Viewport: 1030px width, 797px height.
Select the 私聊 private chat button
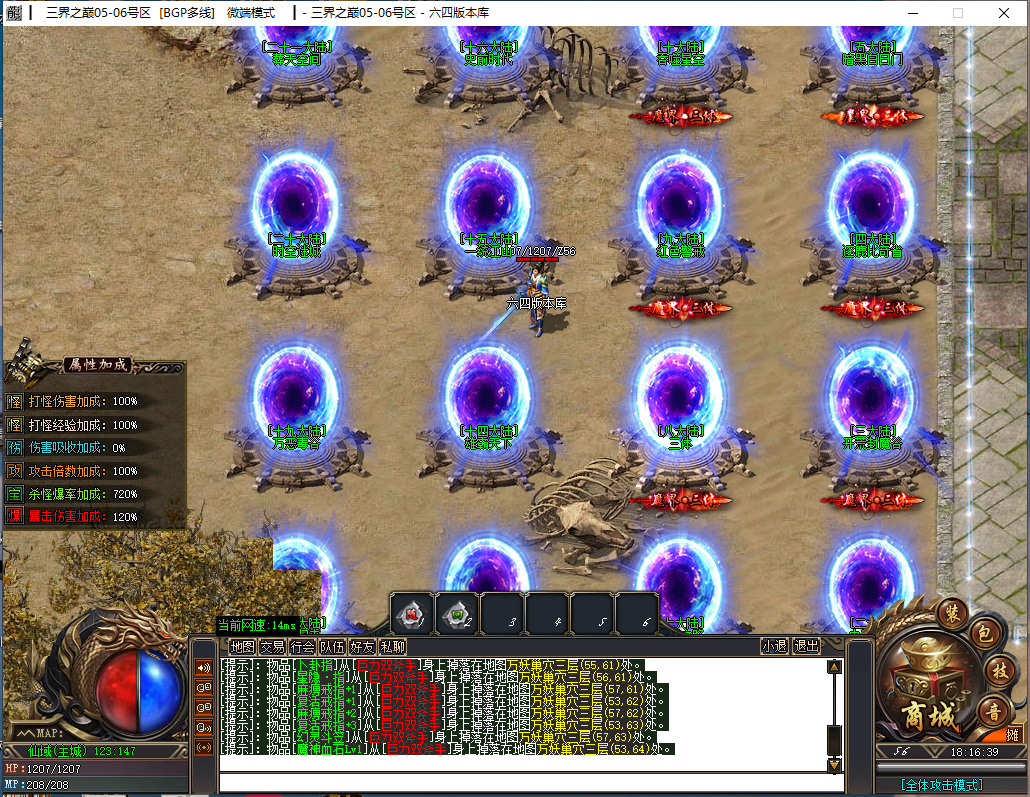pyautogui.click(x=392, y=647)
